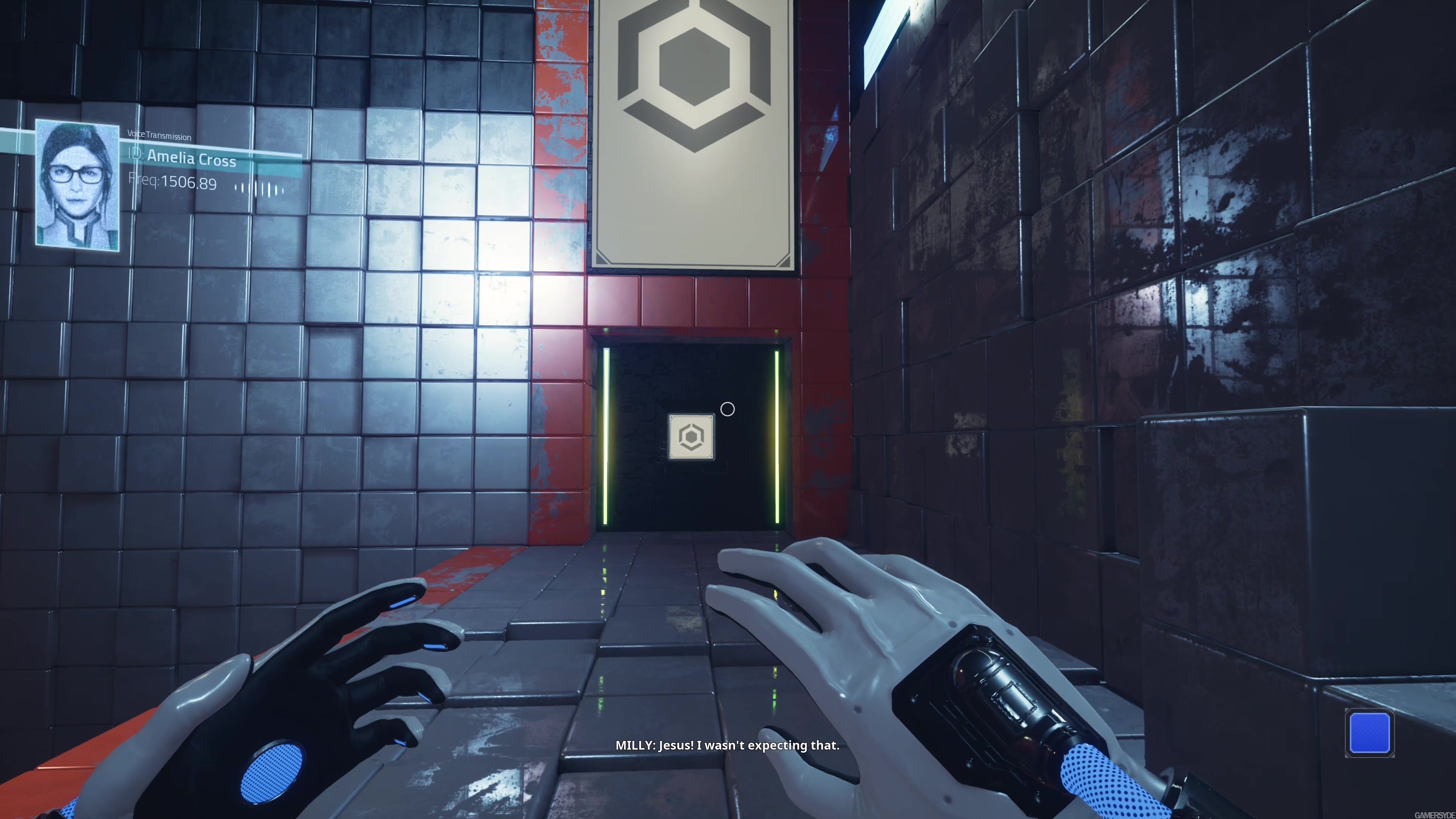Viewport: 1456px width, 819px height.
Task: Select the blue cube indicator icon
Action: pyautogui.click(x=1369, y=733)
